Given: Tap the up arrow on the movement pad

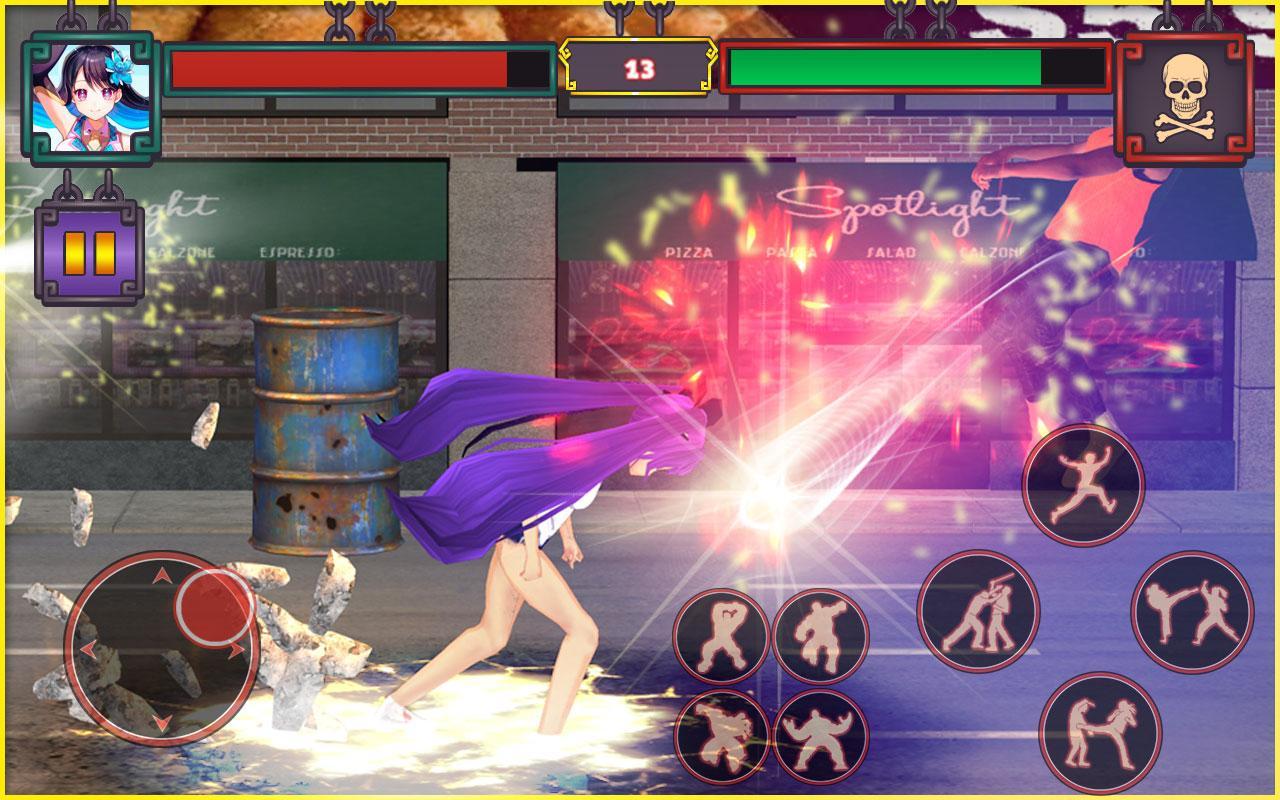Looking at the screenshot, I should pyautogui.click(x=160, y=577).
